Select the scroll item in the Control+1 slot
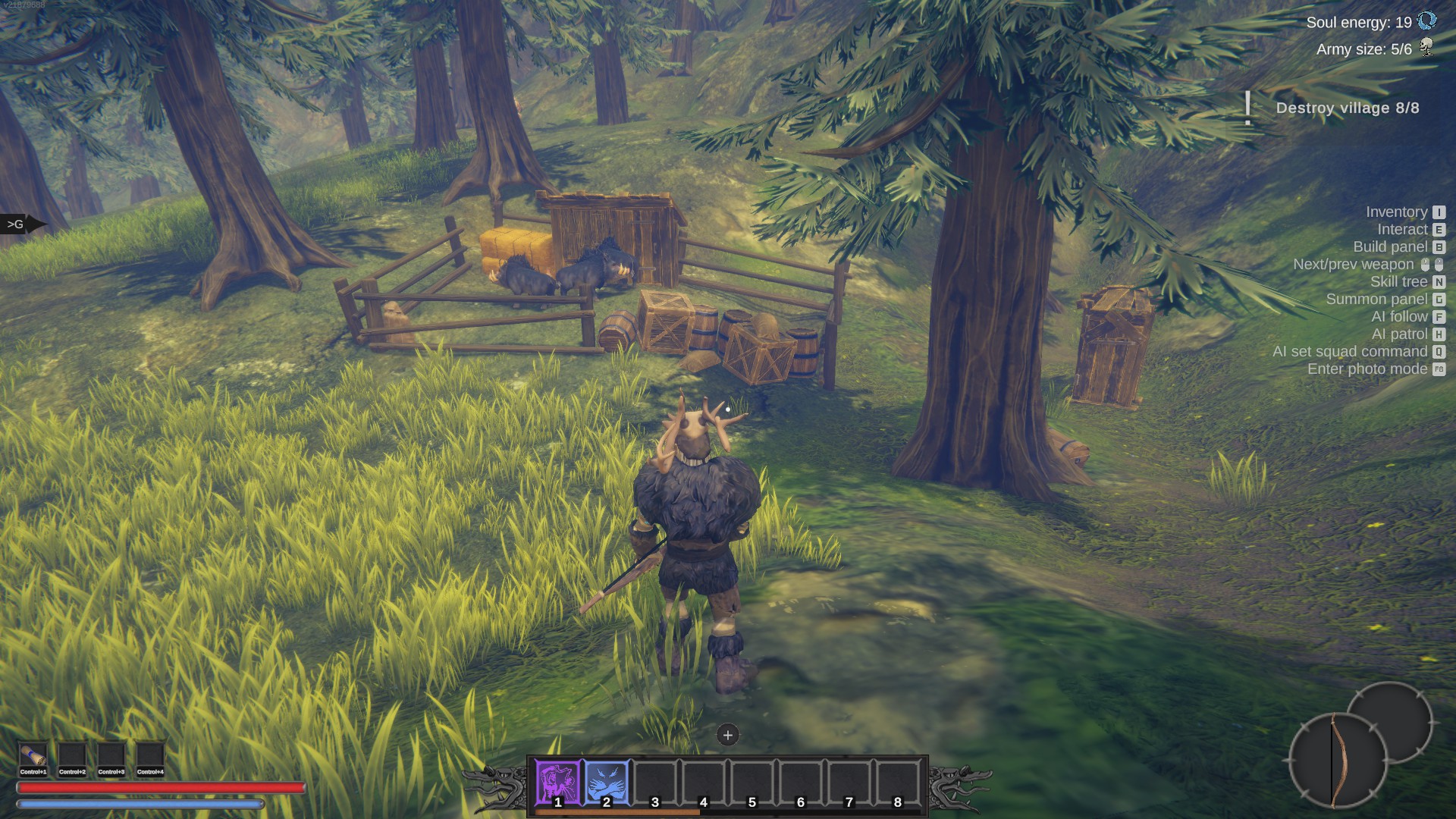This screenshot has height=819, width=1456. pos(33,756)
